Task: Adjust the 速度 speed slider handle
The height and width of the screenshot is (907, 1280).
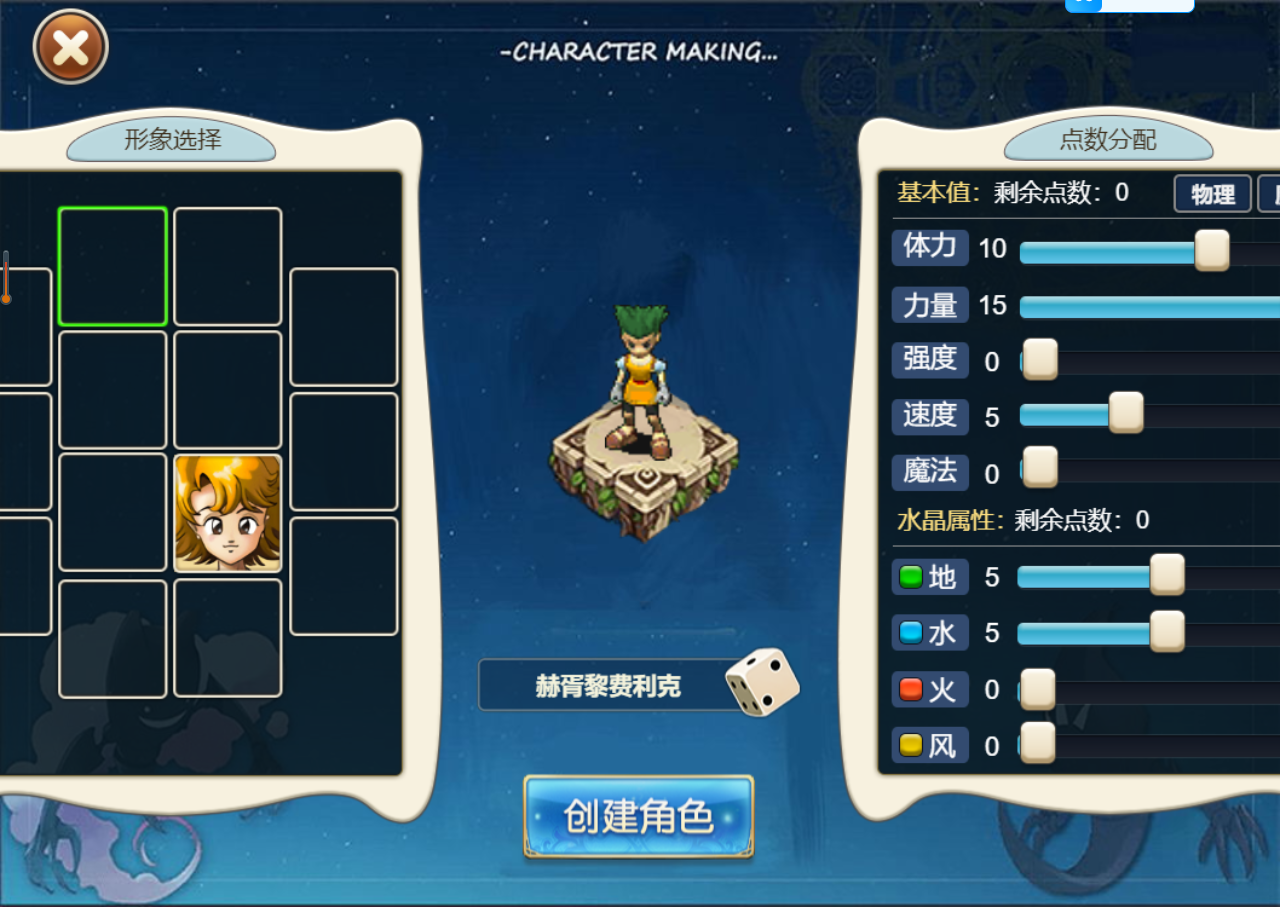Action: [1126, 413]
